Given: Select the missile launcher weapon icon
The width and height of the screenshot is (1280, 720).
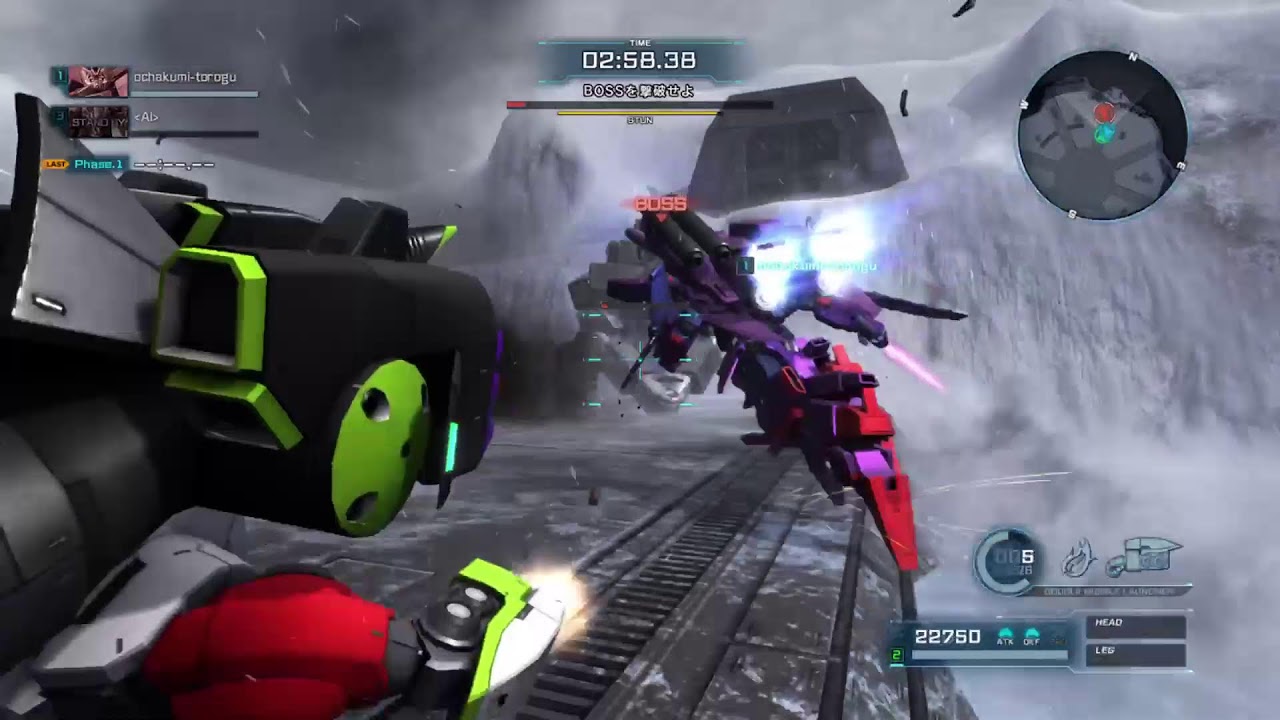Looking at the screenshot, I should pos(1145,556).
